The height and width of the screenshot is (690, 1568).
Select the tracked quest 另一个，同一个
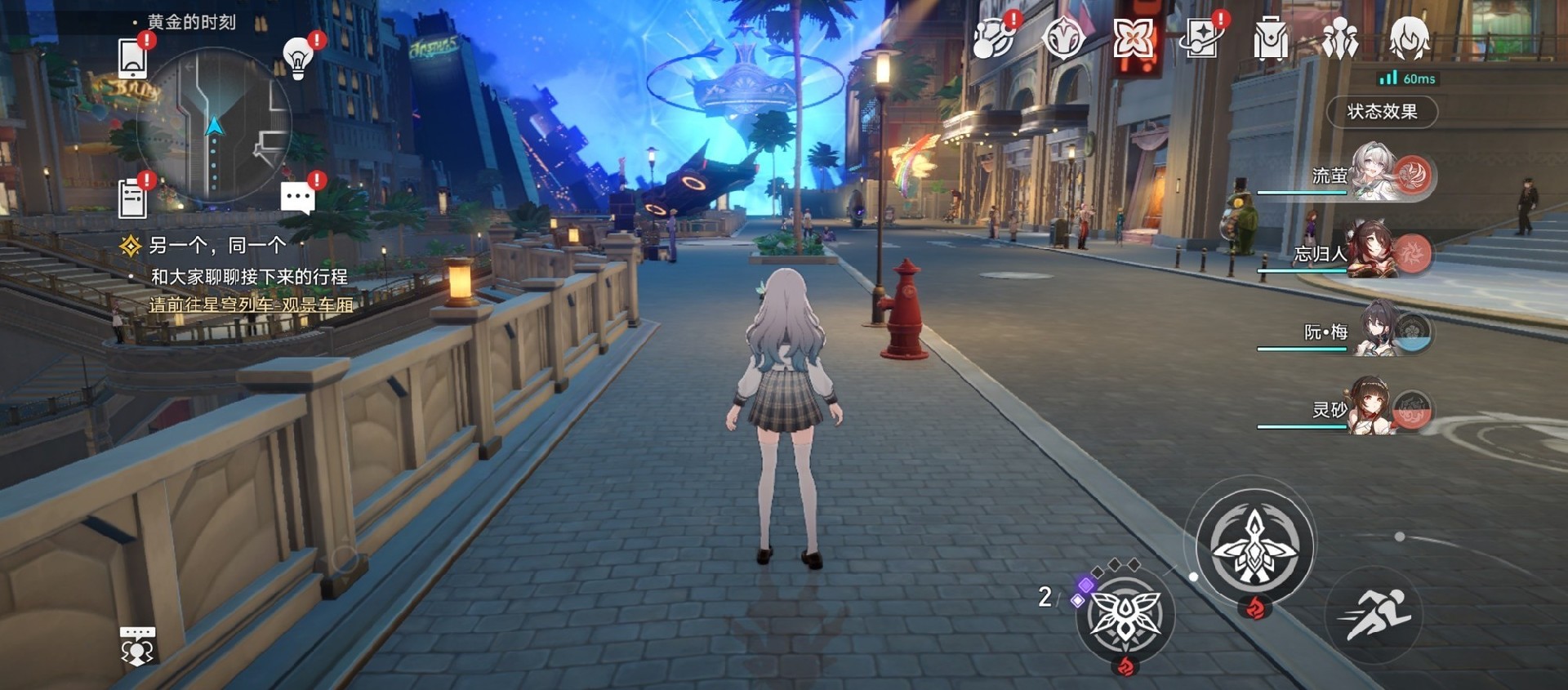coord(216,245)
